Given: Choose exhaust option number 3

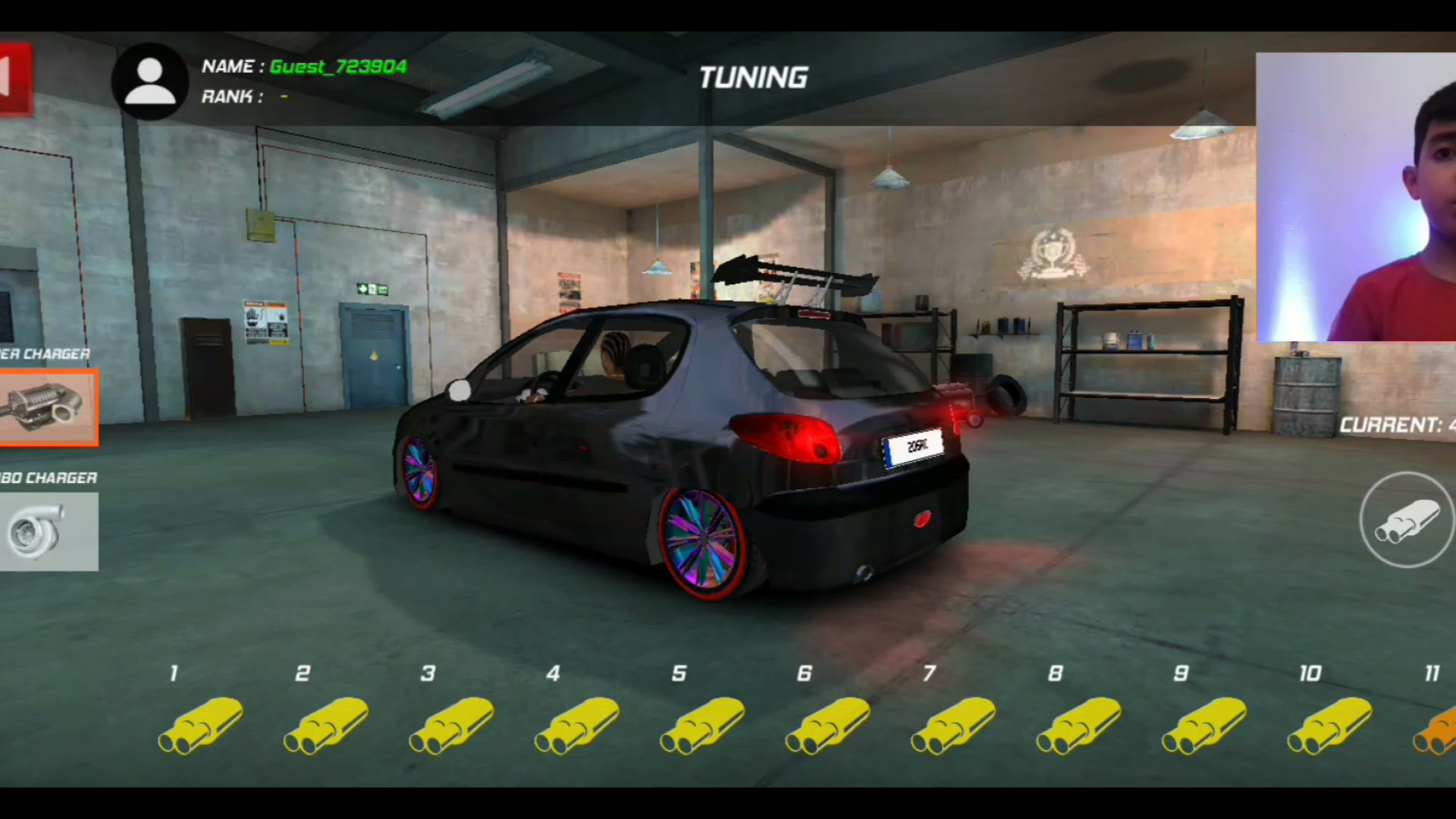Looking at the screenshot, I should [451, 725].
